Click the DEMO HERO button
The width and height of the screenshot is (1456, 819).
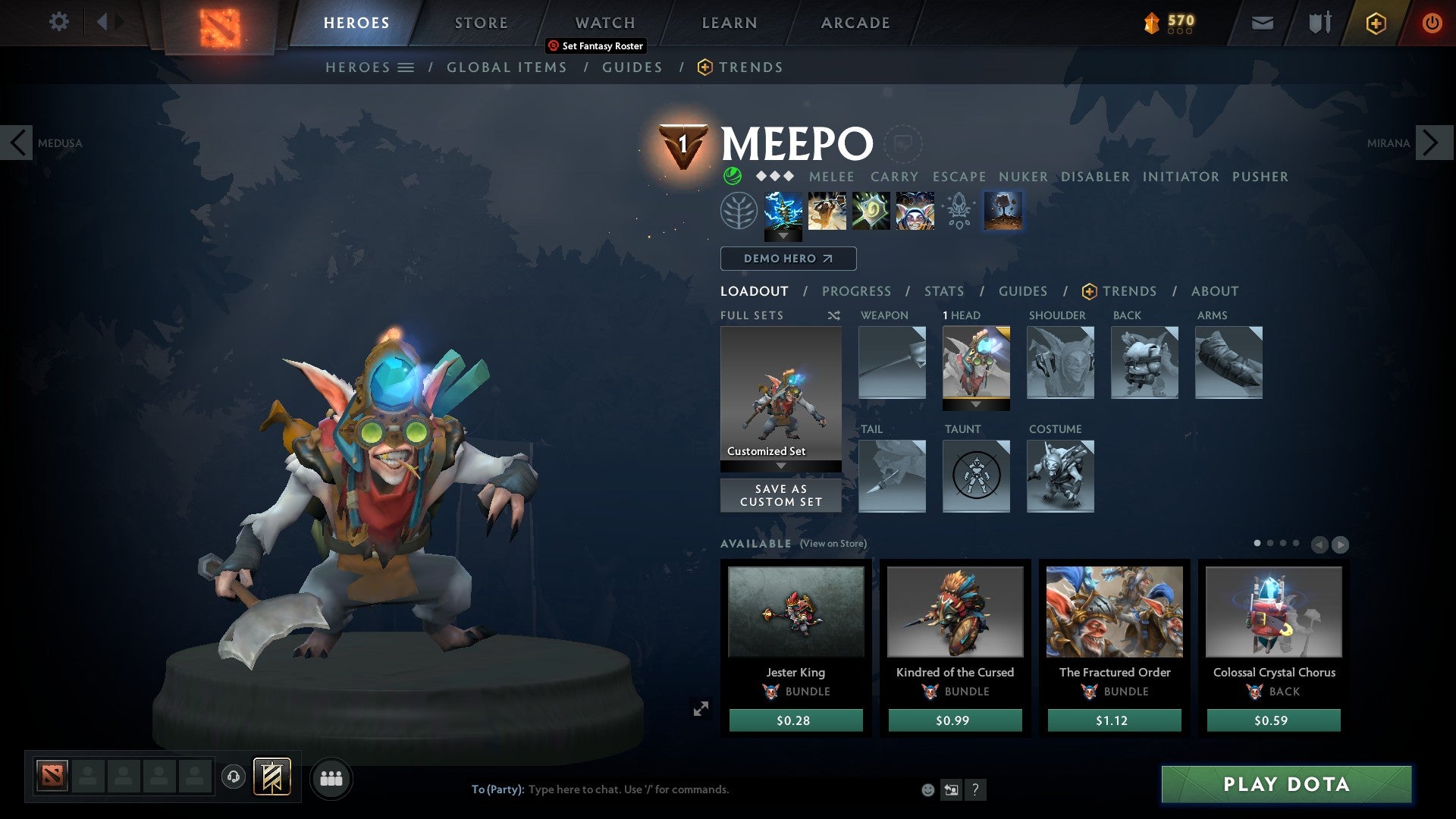click(788, 258)
